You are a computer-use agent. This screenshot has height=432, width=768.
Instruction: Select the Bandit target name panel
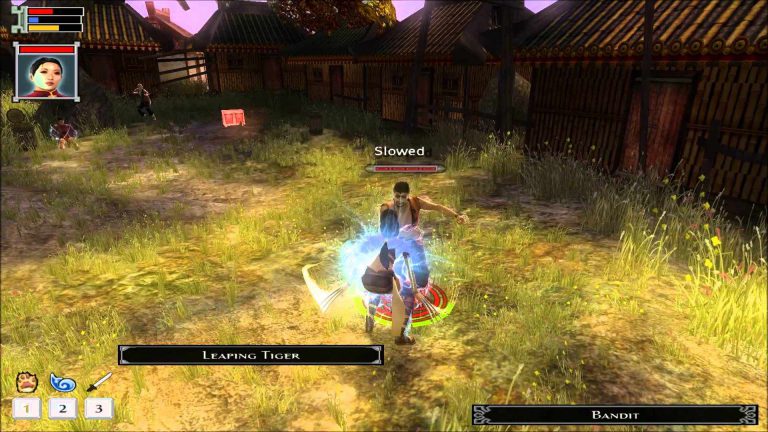[614, 414]
